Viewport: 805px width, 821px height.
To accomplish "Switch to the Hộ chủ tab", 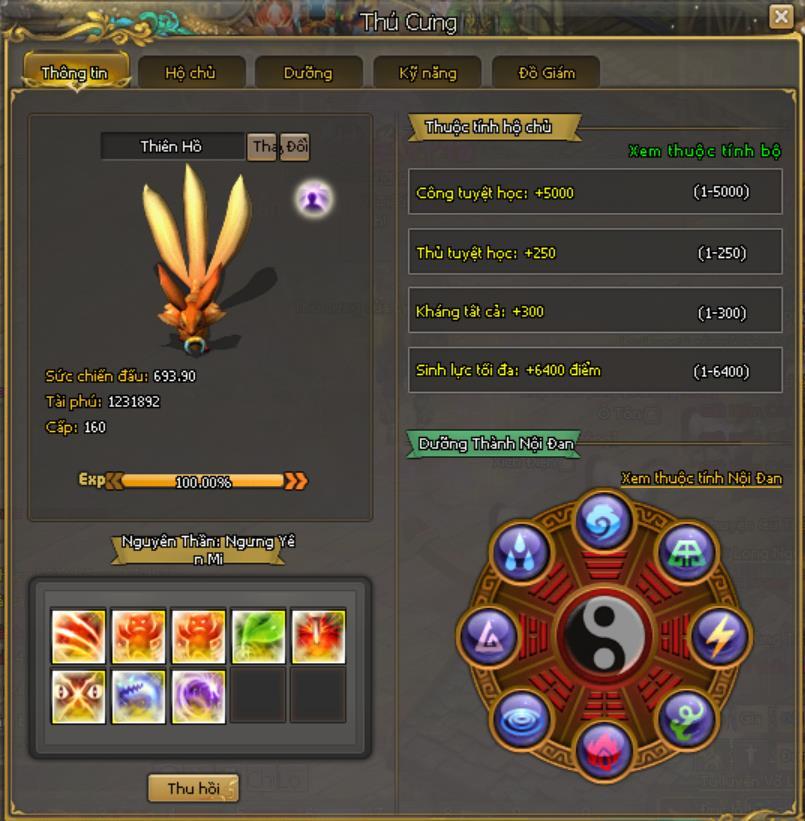I will tap(191, 72).
